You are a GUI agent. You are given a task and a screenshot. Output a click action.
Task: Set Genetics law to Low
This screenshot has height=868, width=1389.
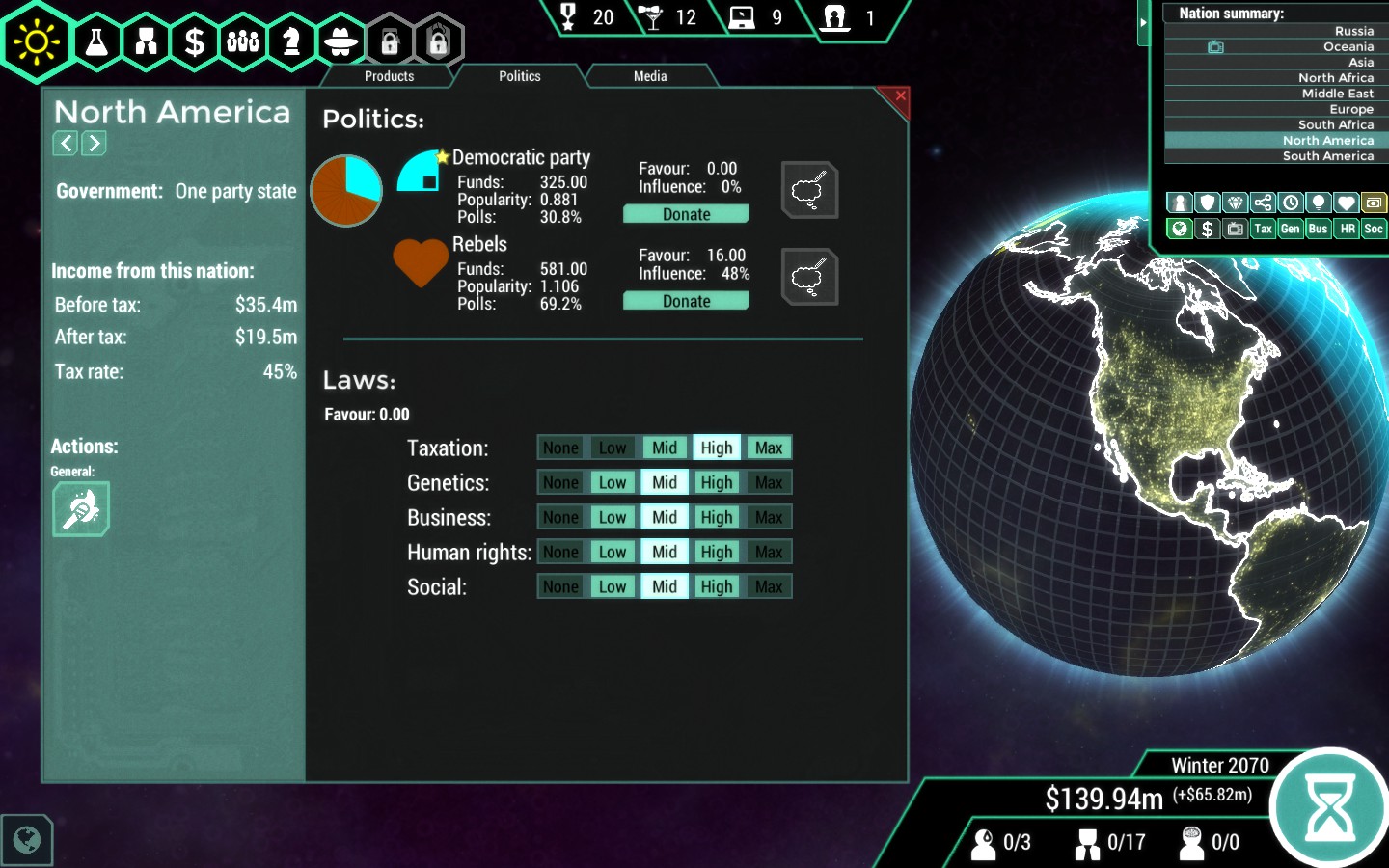coord(613,482)
